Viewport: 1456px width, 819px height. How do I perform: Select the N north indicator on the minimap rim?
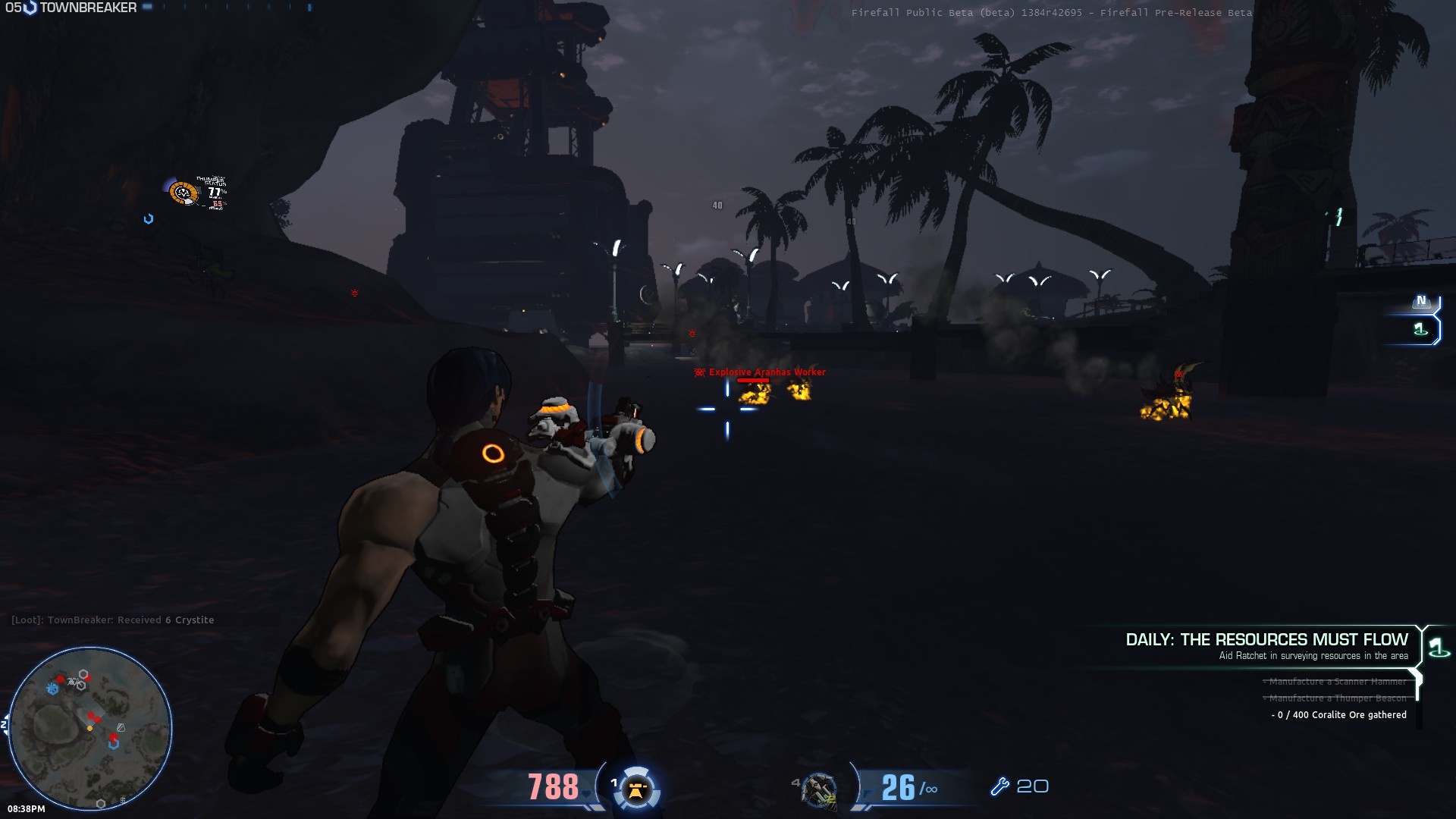tap(5, 725)
